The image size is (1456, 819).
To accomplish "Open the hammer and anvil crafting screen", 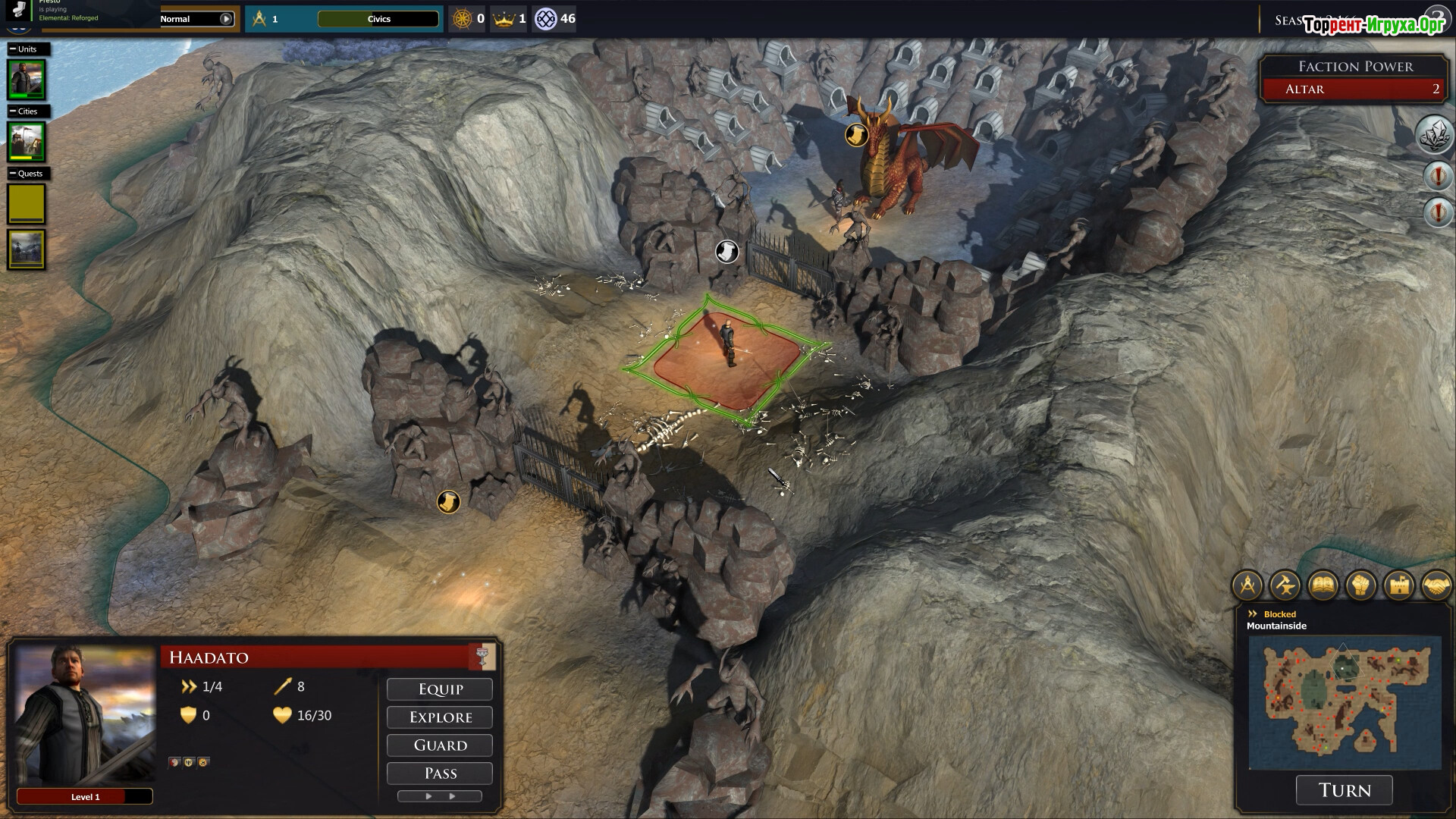I will [x=1285, y=585].
